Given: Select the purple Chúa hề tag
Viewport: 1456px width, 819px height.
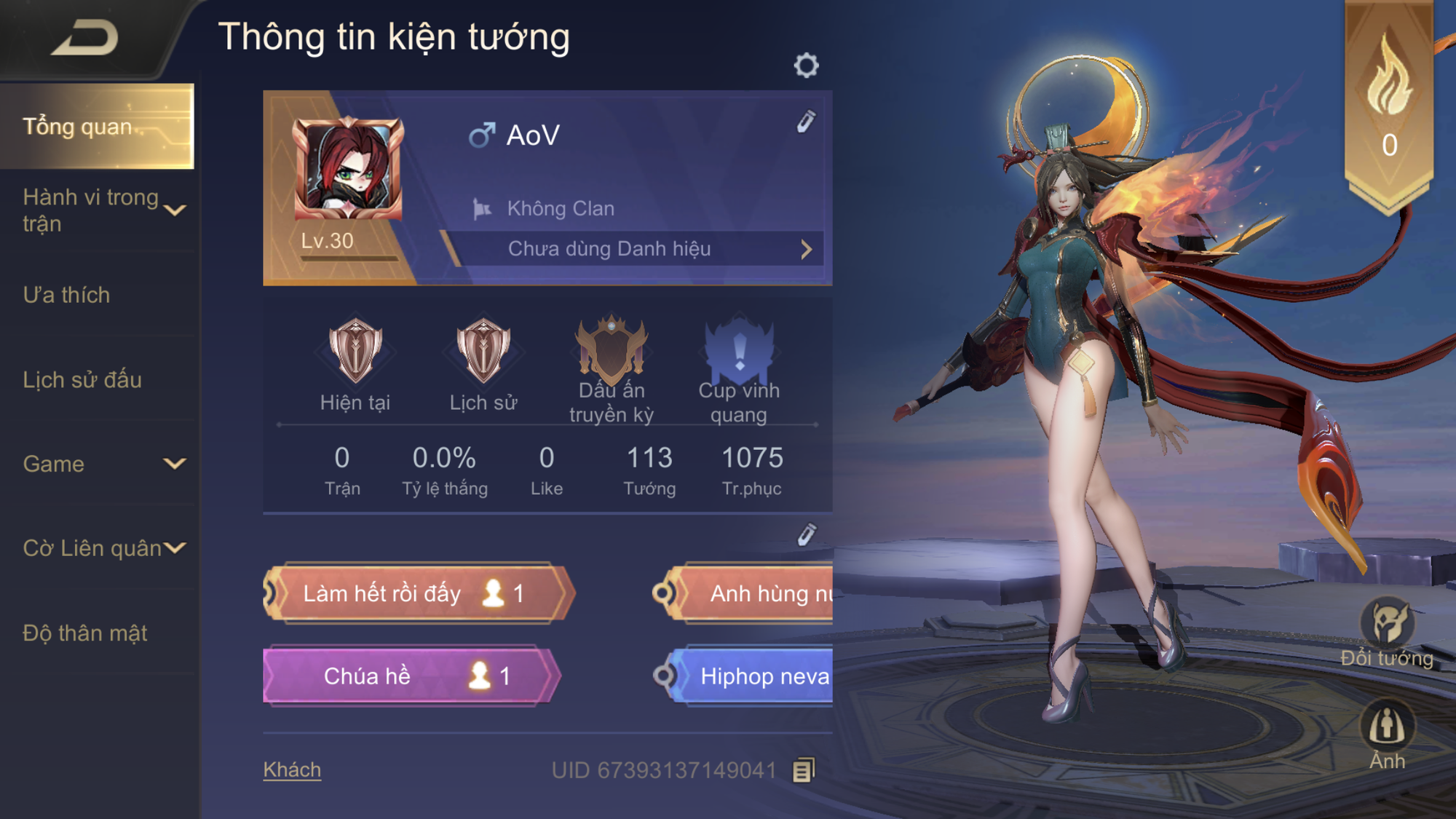Looking at the screenshot, I should click(x=409, y=676).
